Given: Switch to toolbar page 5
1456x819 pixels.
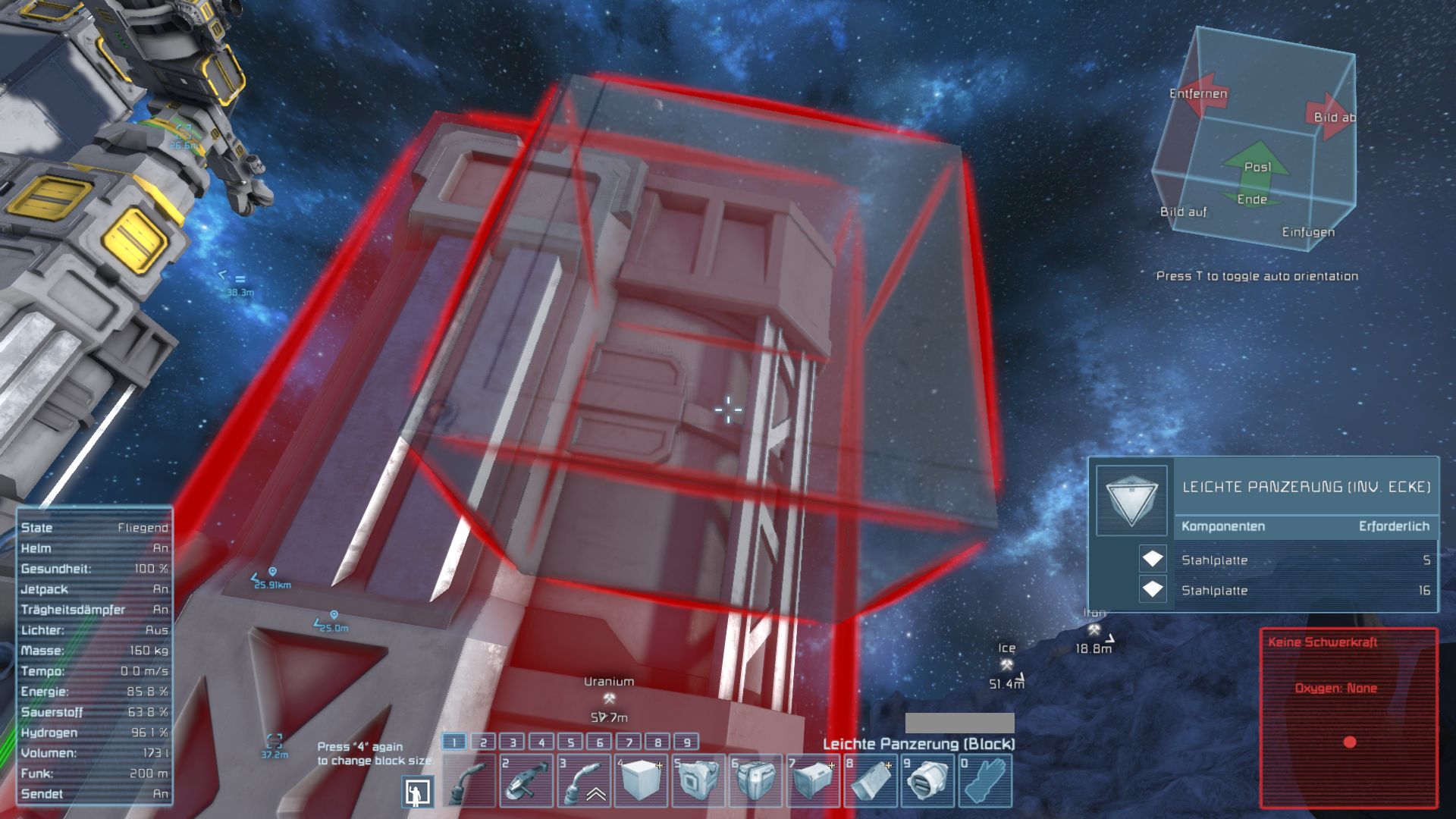Looking at the screenshot, I should [570, 742].
